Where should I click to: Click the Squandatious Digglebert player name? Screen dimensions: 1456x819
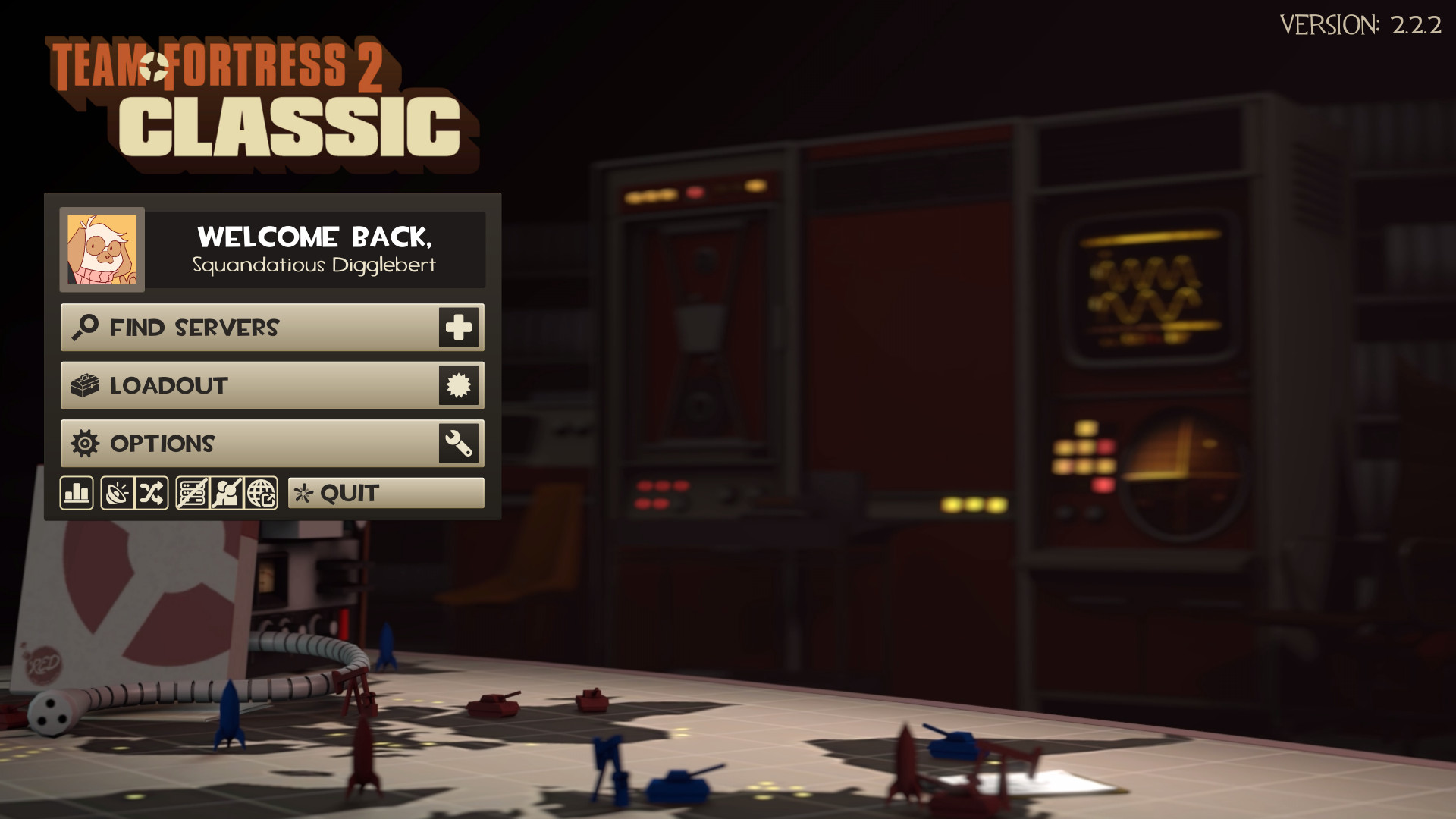click(315, 265)
